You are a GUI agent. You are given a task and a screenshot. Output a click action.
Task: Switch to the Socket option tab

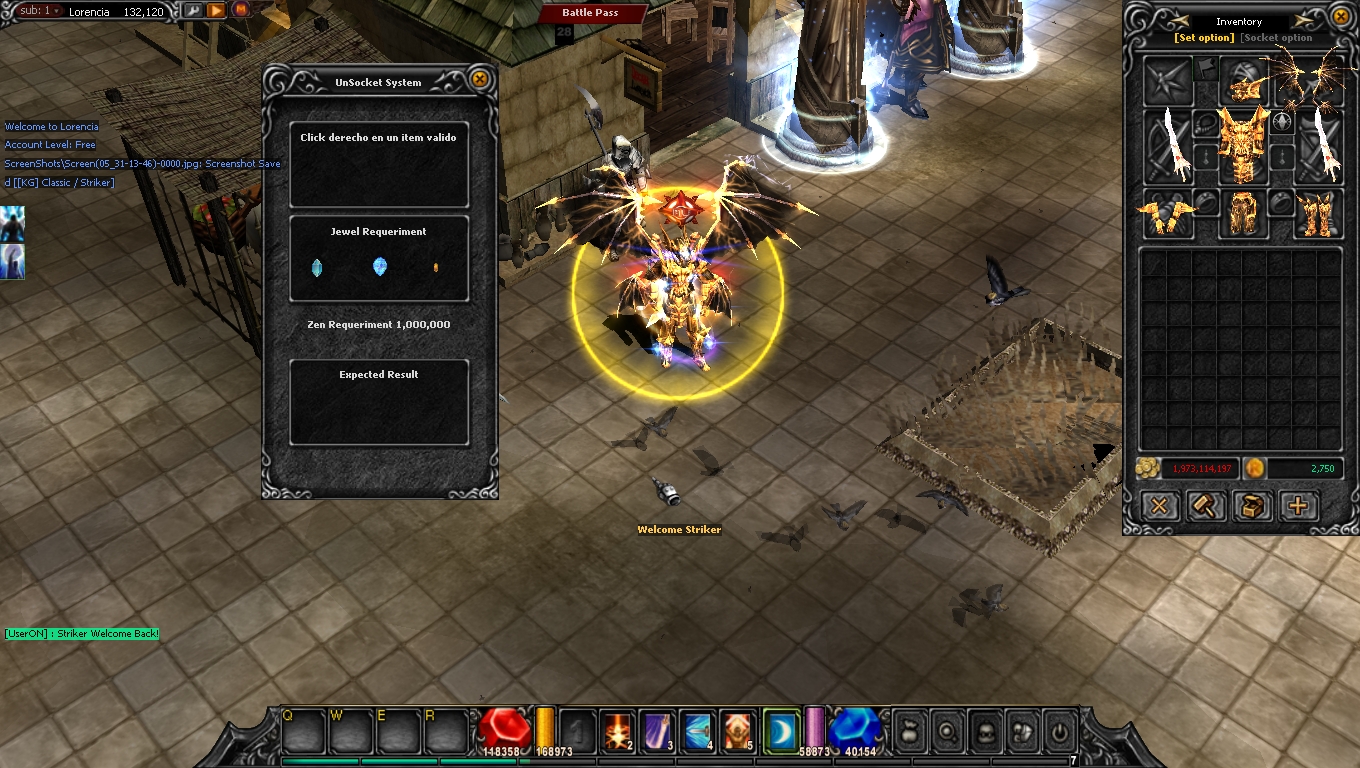coord(1277,38)
